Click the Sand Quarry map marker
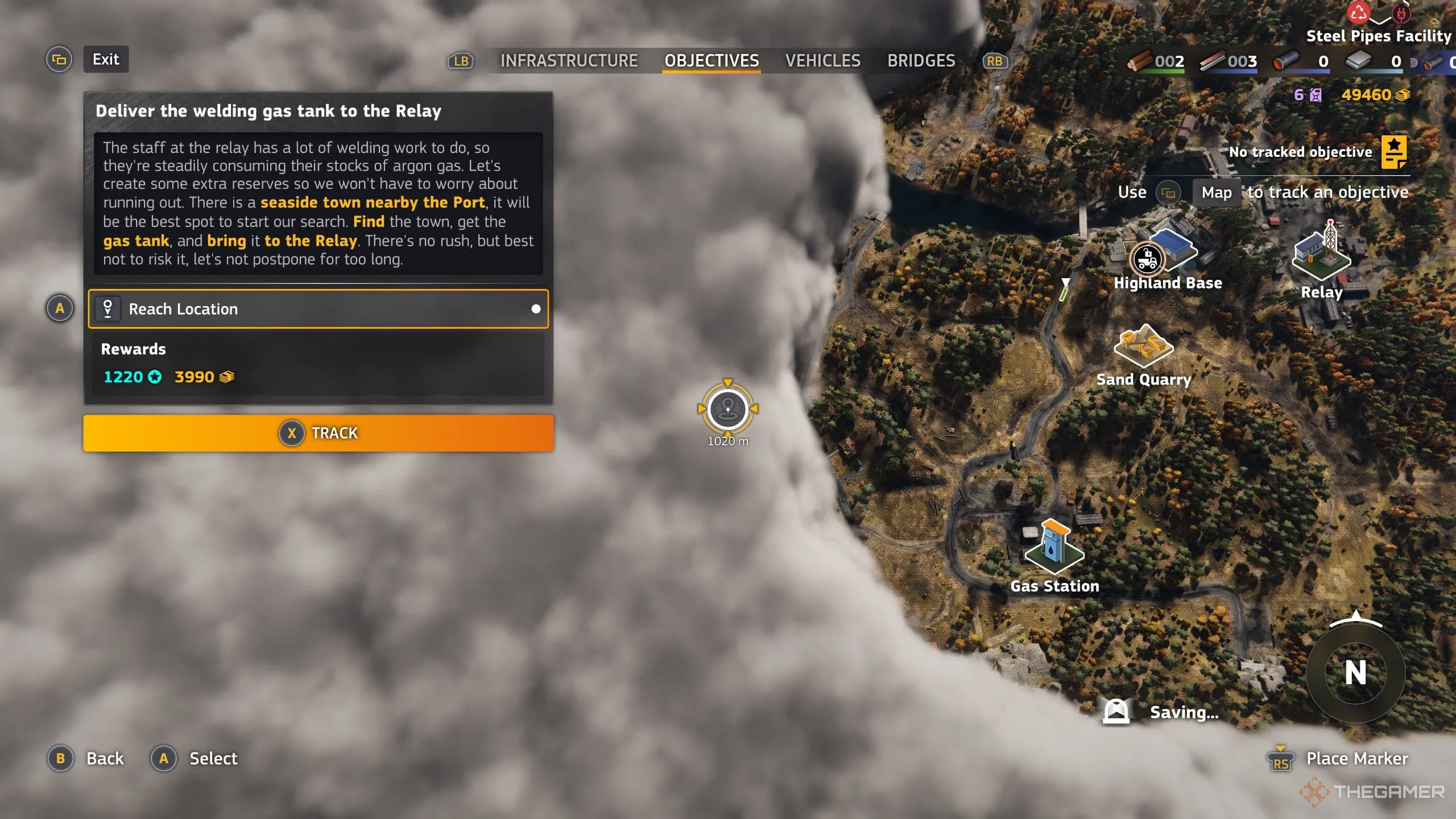The height and width of the screenshot is (819, 1456). point(1143,347)
